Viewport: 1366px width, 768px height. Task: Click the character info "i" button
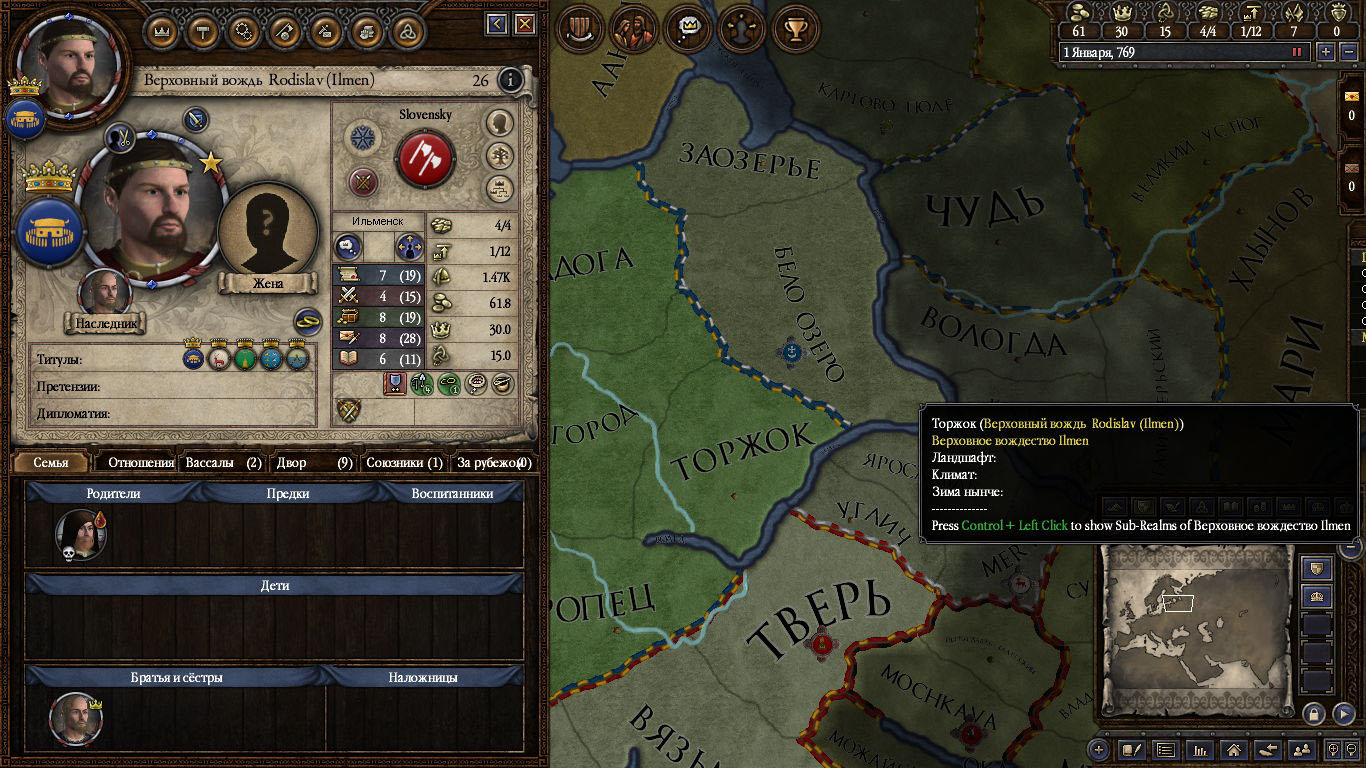click(x=510, y=80)
